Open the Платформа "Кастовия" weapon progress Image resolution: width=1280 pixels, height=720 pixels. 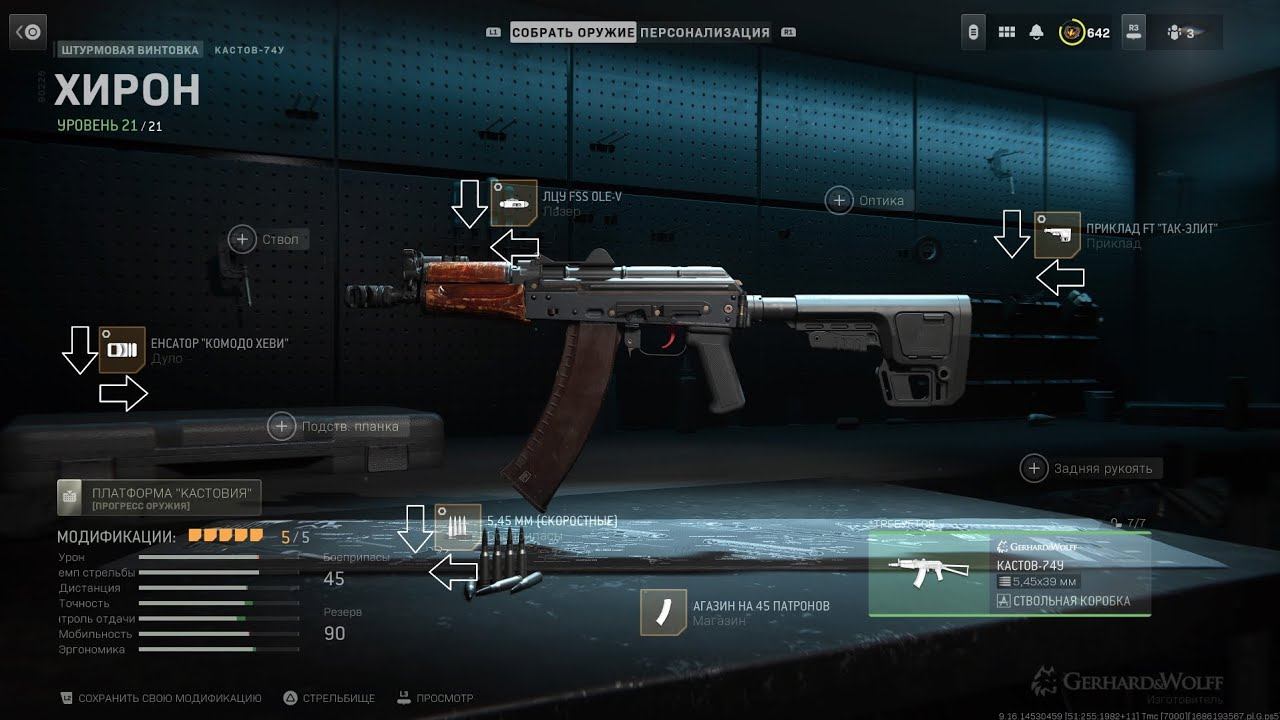160,497
